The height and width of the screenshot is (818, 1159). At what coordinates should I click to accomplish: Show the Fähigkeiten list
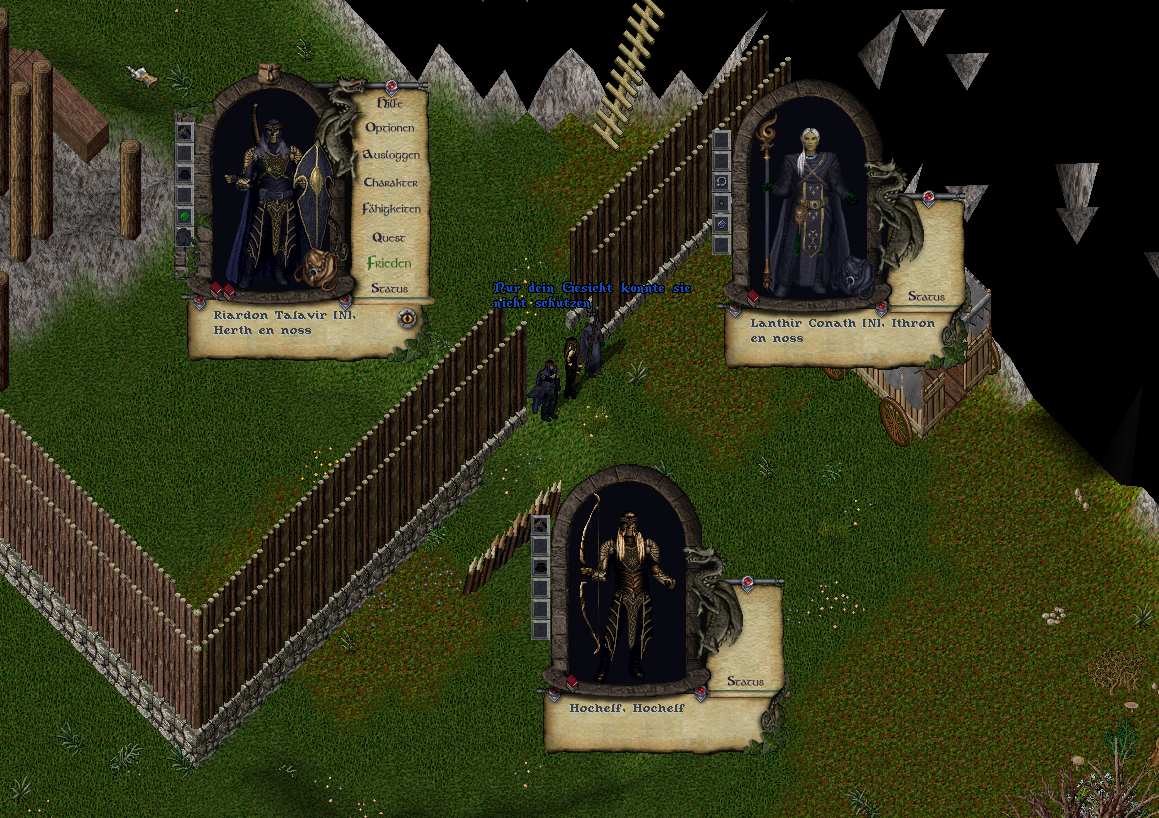pyautogui.click(x=391, y=209)
